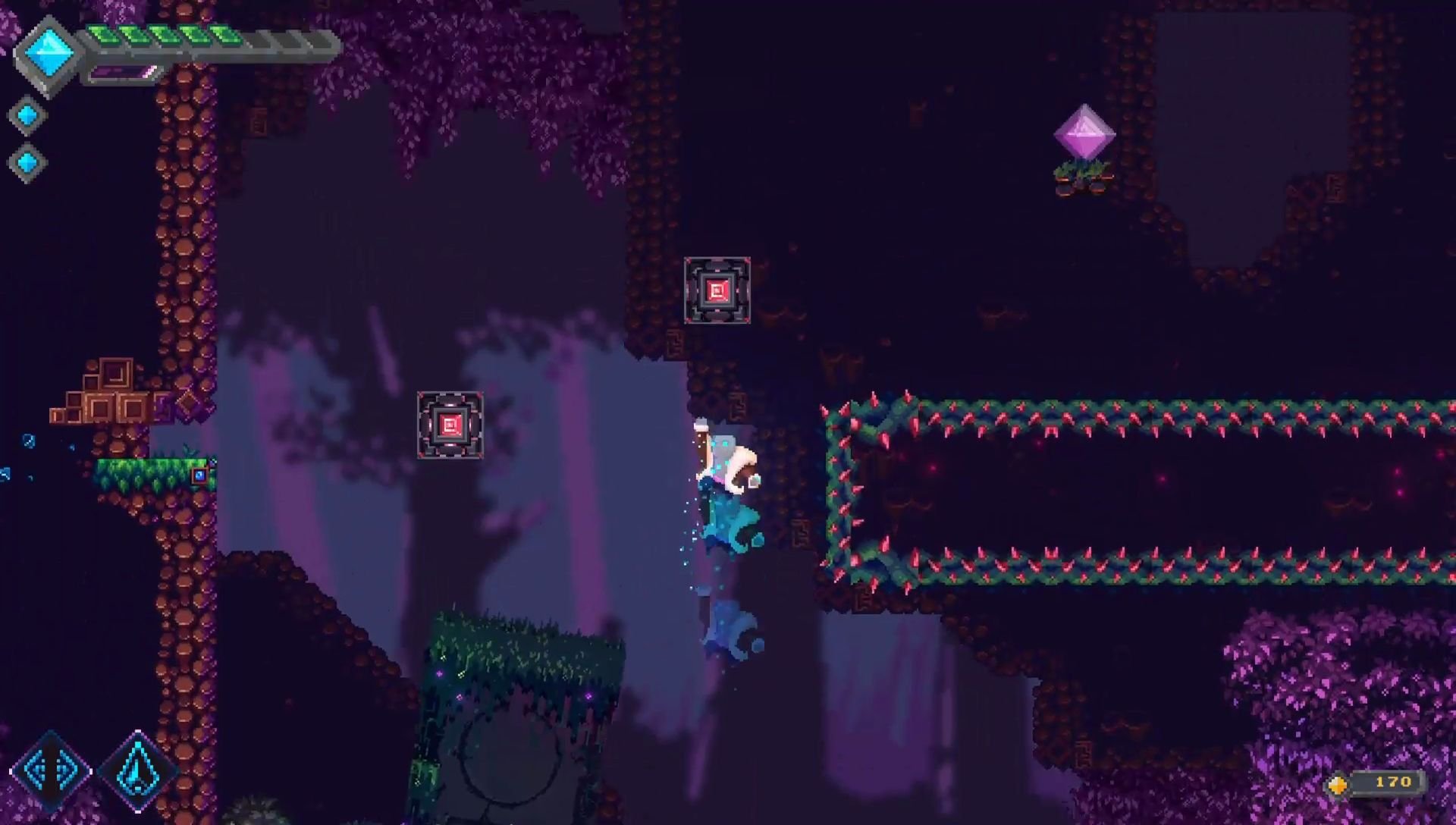Activate the glowing blue gem on grass platform
This screenshot has width=1456, height=825.
pyautogui.click(x=198, y=474)
